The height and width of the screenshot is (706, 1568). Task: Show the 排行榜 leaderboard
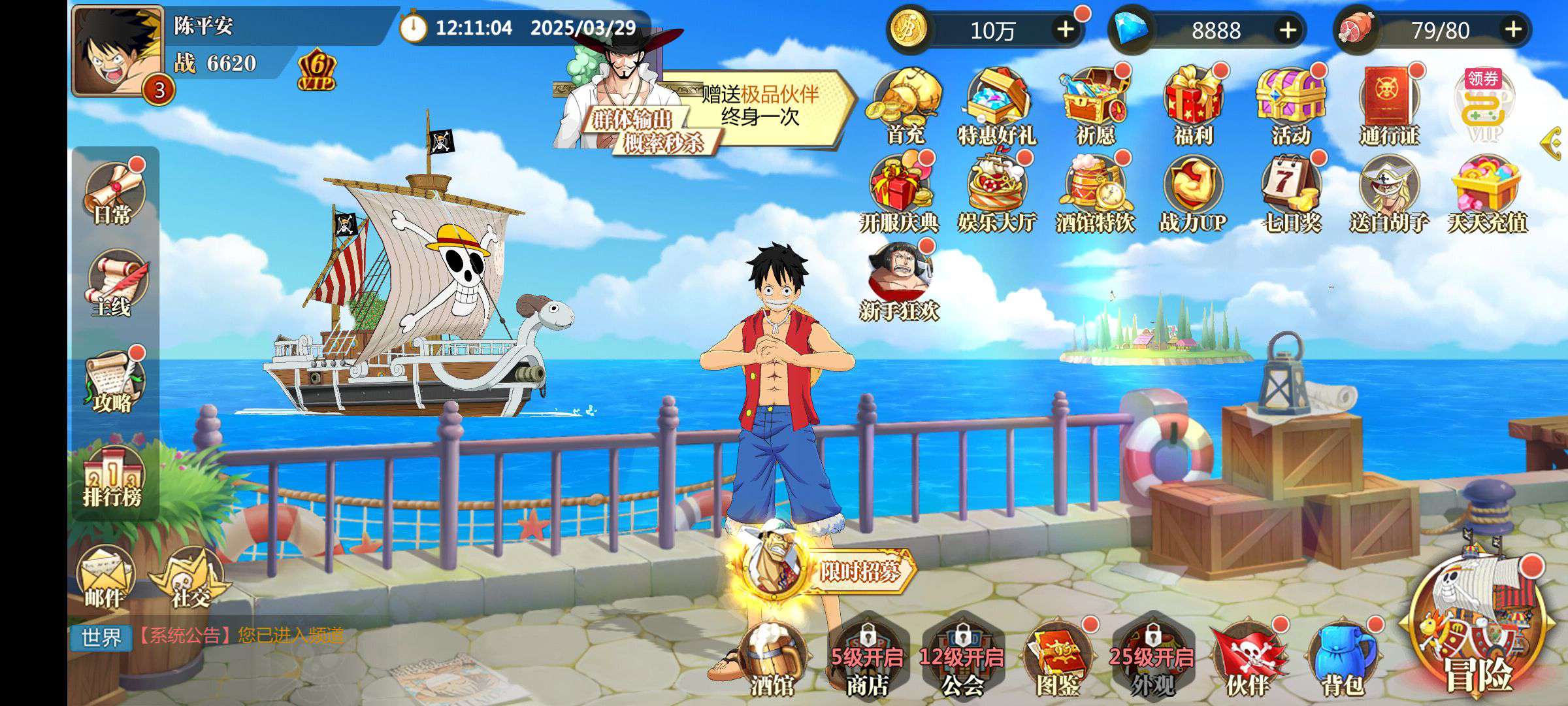point(112,478)
